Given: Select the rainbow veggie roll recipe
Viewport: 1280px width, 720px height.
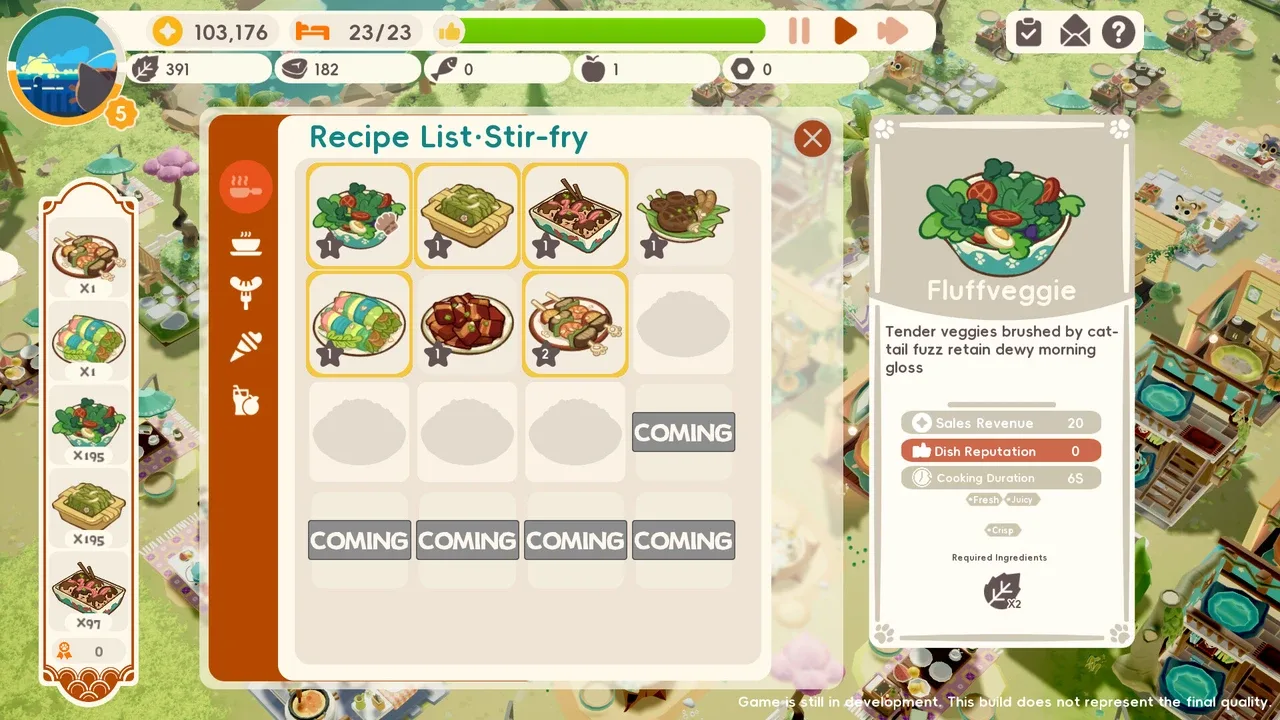Looking at the screenshot, I should tap(359, 324).
